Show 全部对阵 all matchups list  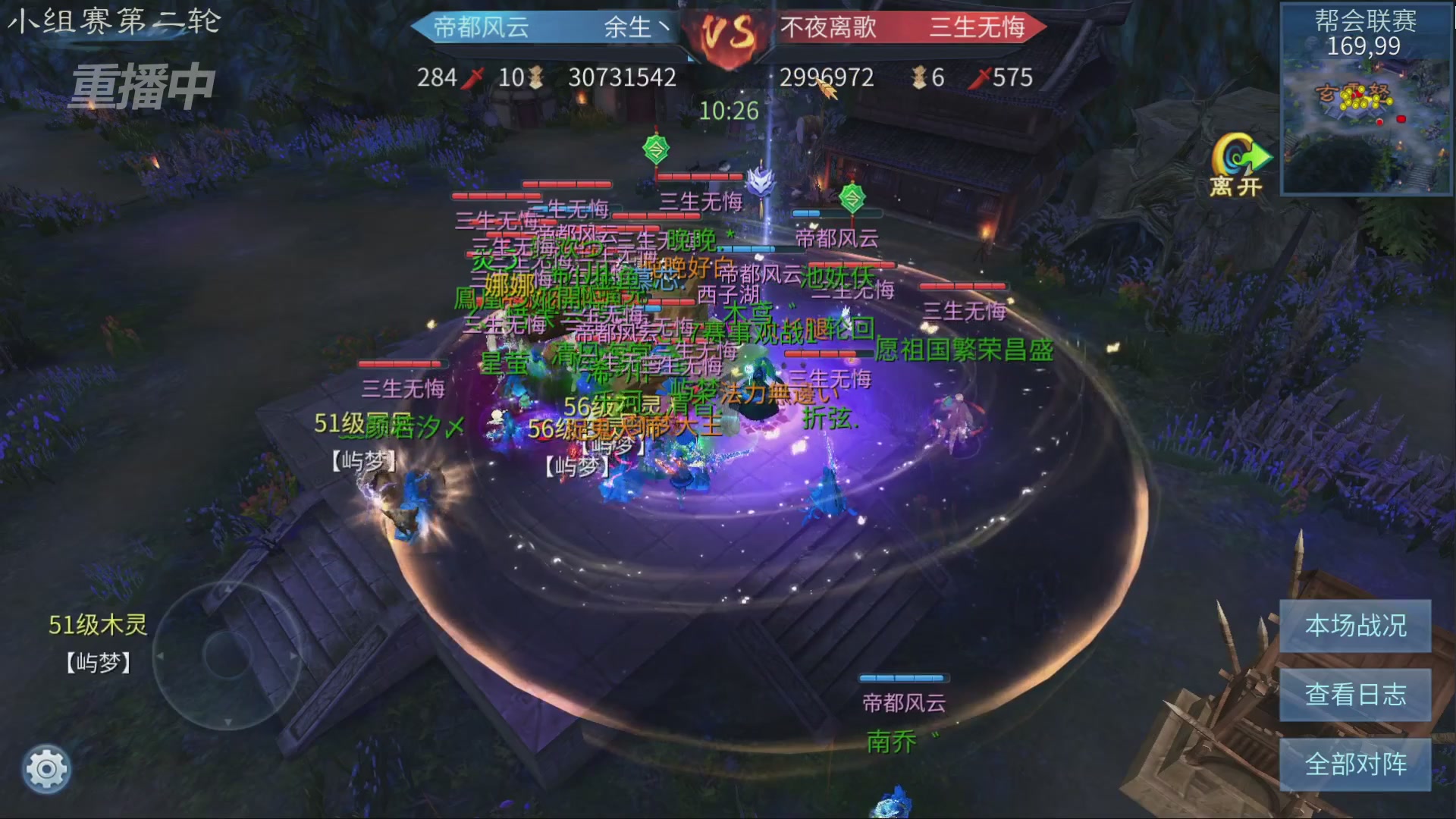tap(1355, 764)
